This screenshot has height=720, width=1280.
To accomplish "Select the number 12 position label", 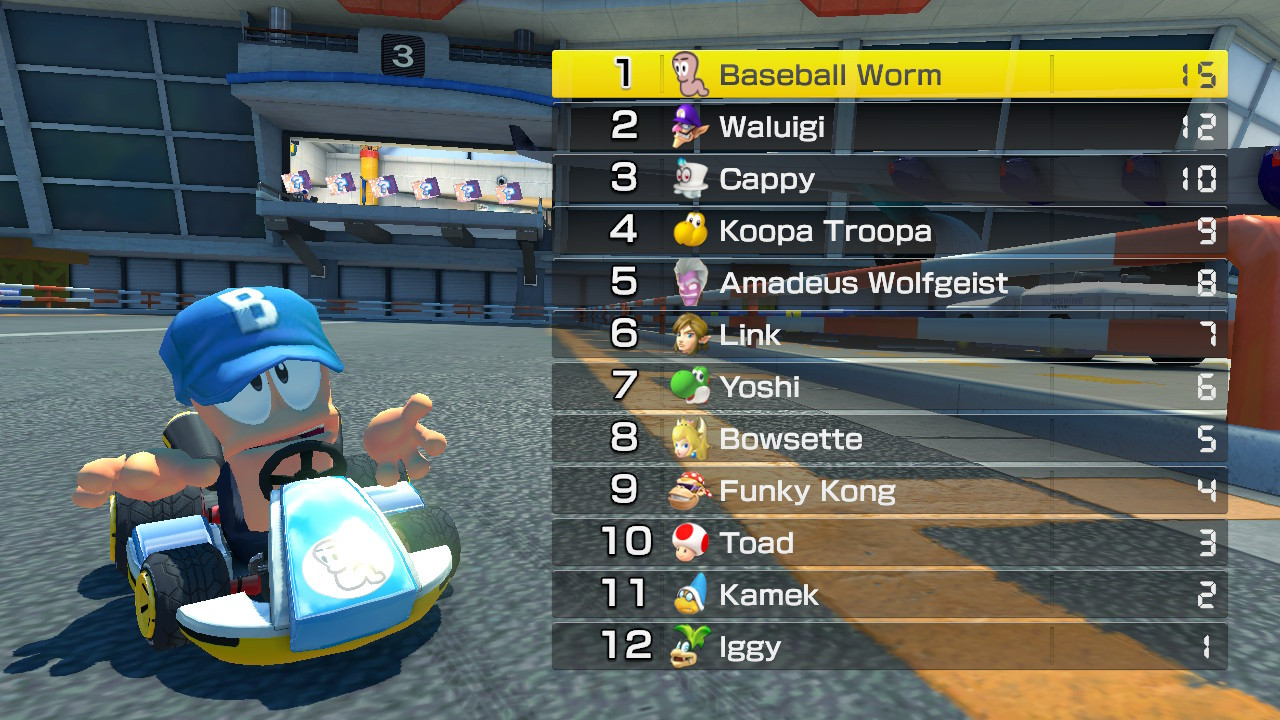I will [x=625, y=646].
